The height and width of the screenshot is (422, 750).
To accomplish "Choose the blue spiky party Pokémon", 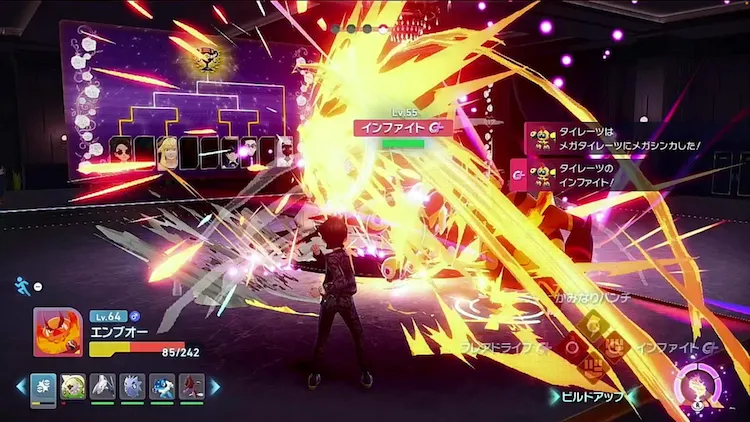I will coord(133,387).
